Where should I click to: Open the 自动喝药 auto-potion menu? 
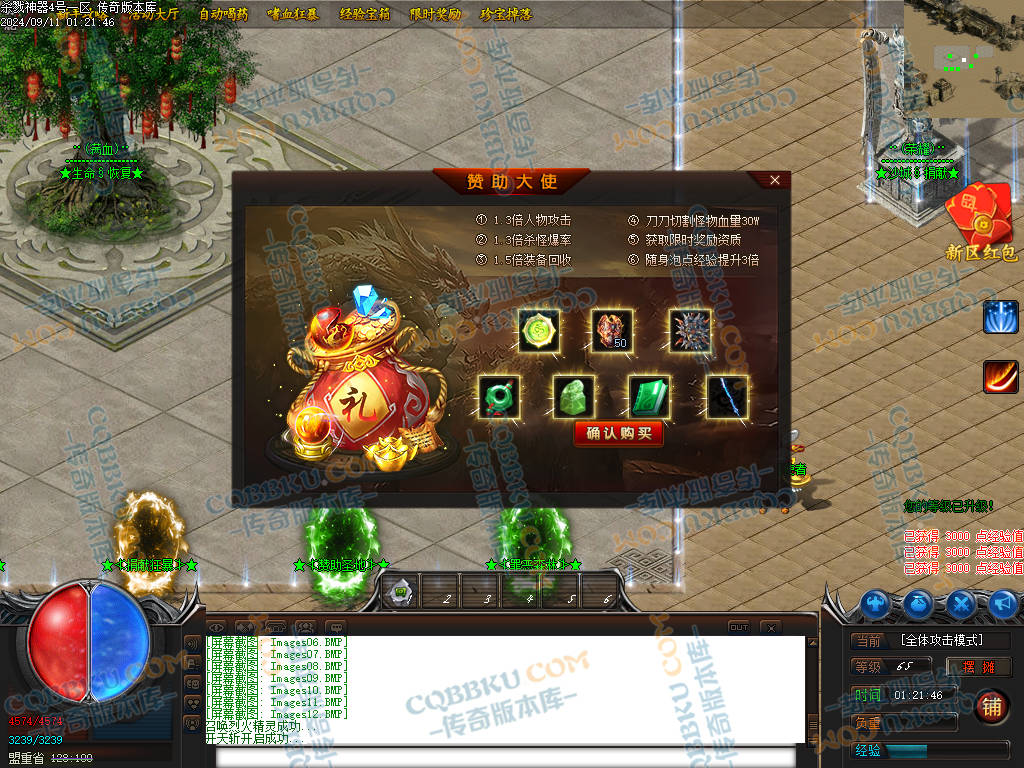click(x=223, y=14)
